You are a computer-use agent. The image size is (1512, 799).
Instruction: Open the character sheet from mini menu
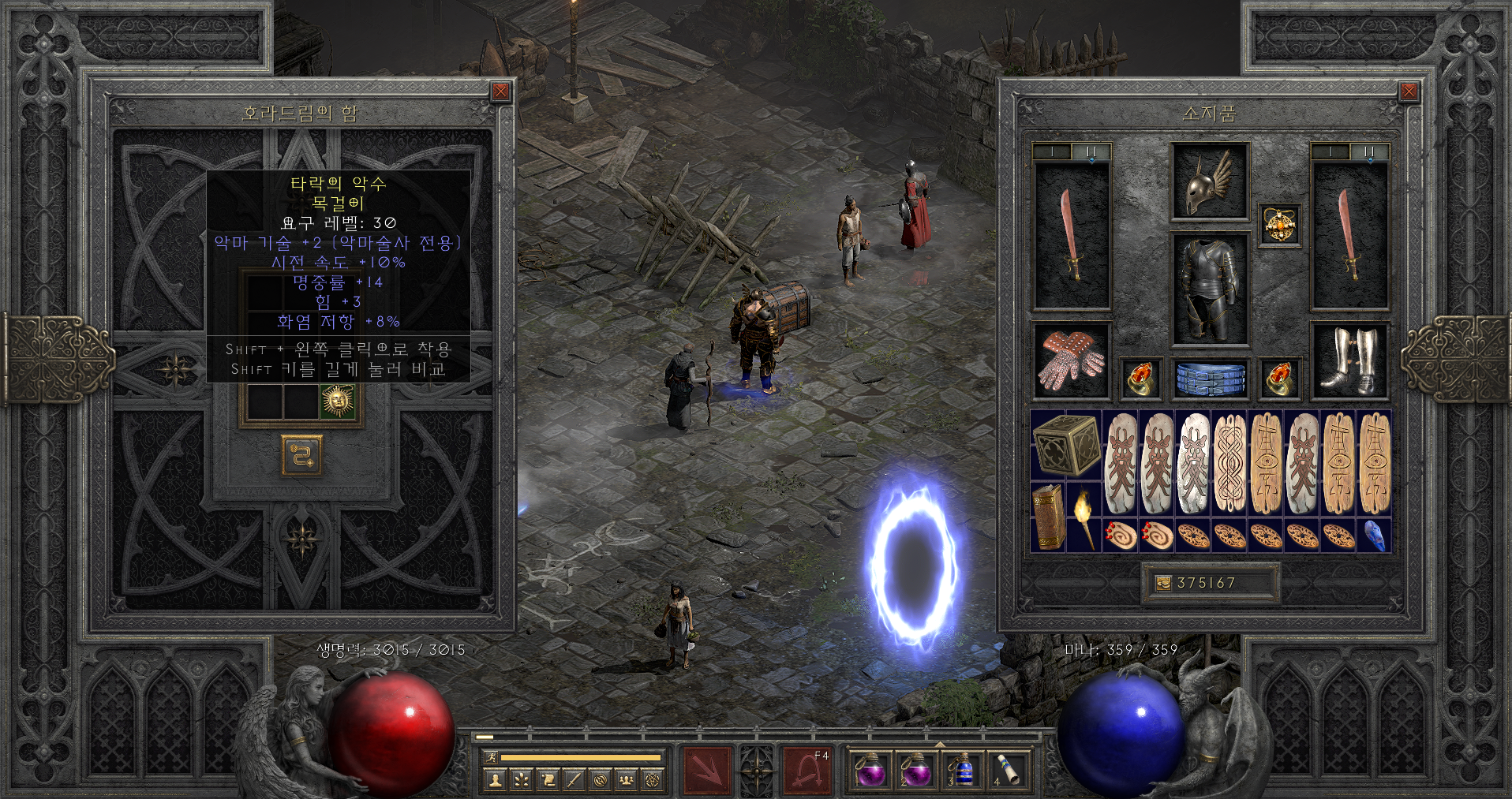[x=496, y=780]
